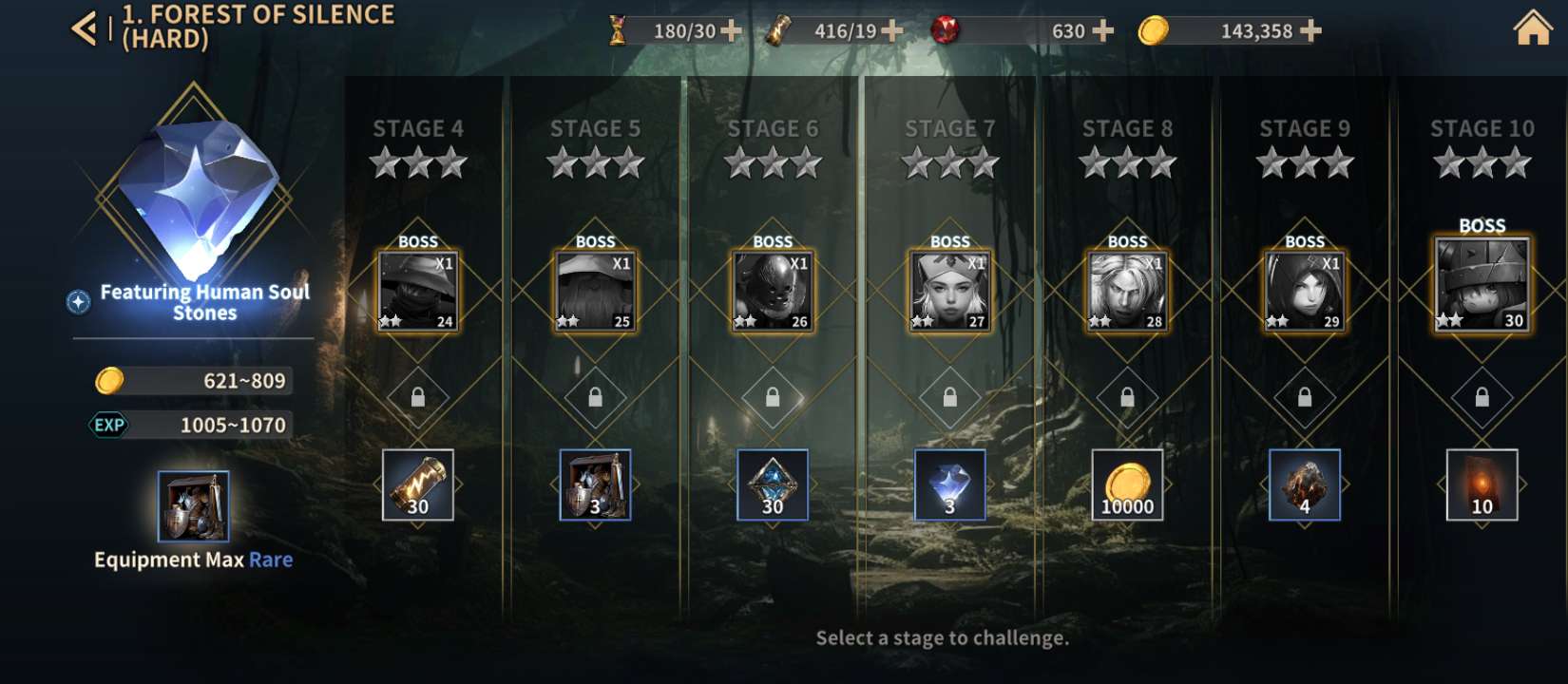Inspect the Stage 5 equipment chest reward

(x=595, y=484)
